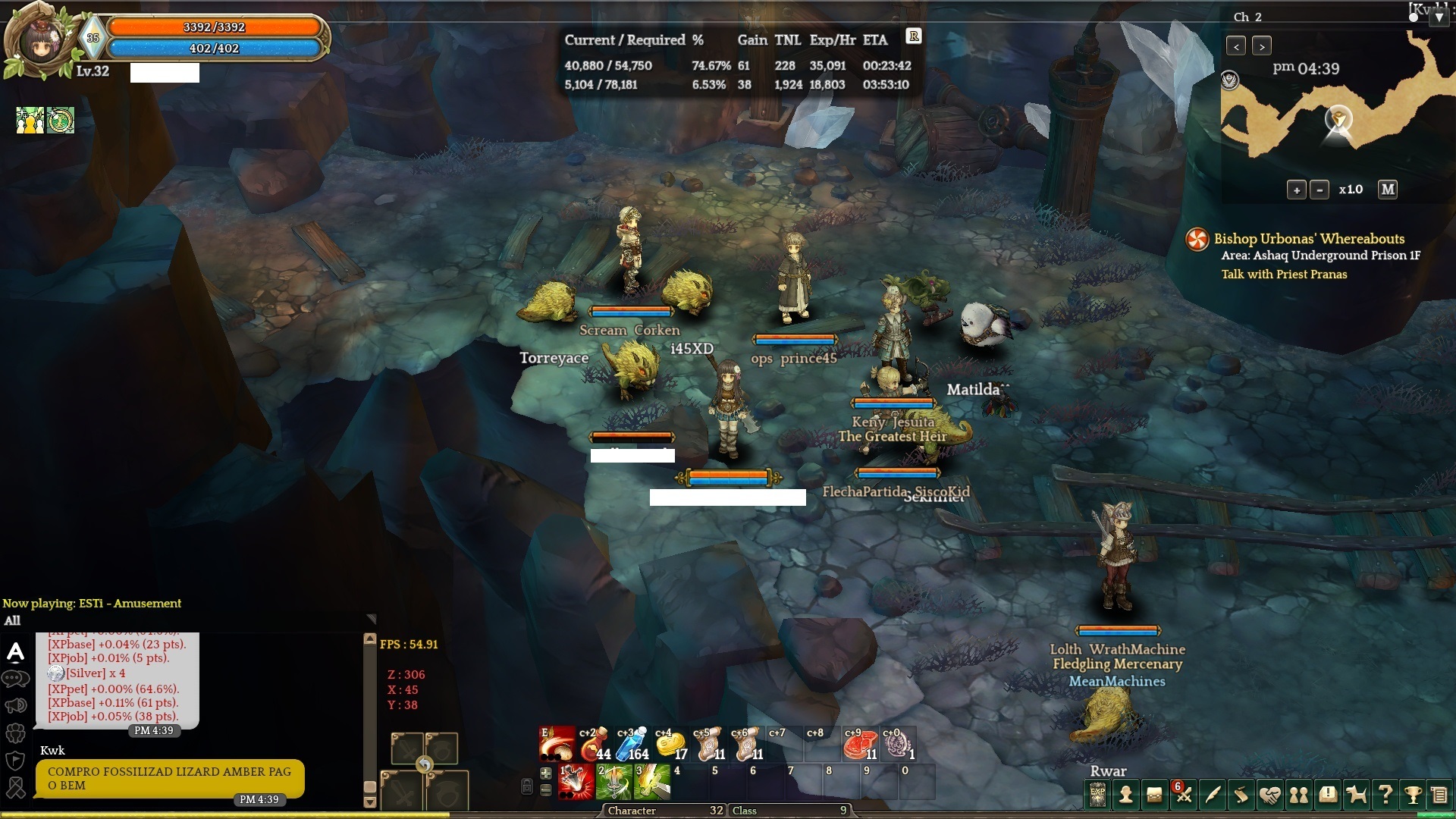Select the gold bar item slot
The height and width of the screenshot is (819, 1456).
[670, 745]
